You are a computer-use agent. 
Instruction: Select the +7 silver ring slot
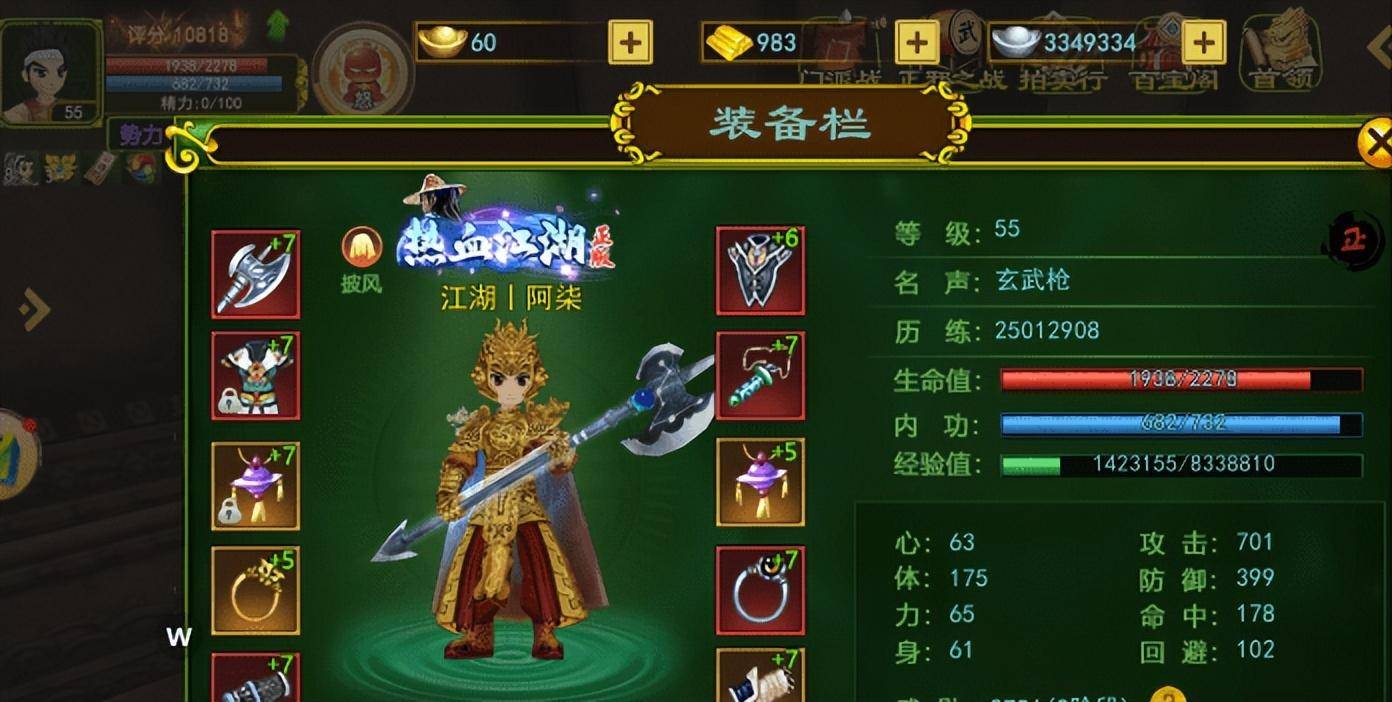click(x=760, y=590)
